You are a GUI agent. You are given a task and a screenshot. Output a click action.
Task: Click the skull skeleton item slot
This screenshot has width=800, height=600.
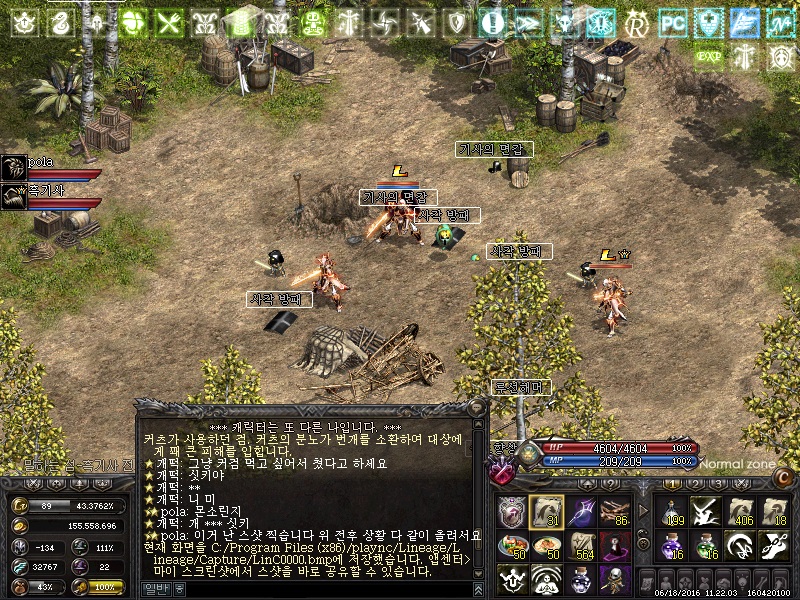614,580
